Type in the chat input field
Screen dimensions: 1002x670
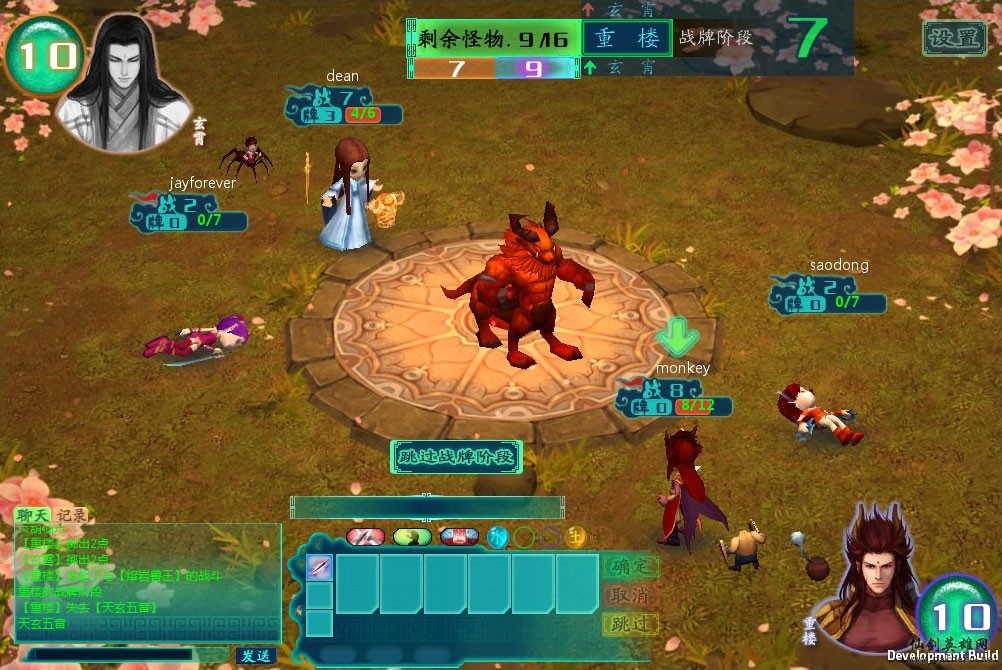(x=125, y=656)
